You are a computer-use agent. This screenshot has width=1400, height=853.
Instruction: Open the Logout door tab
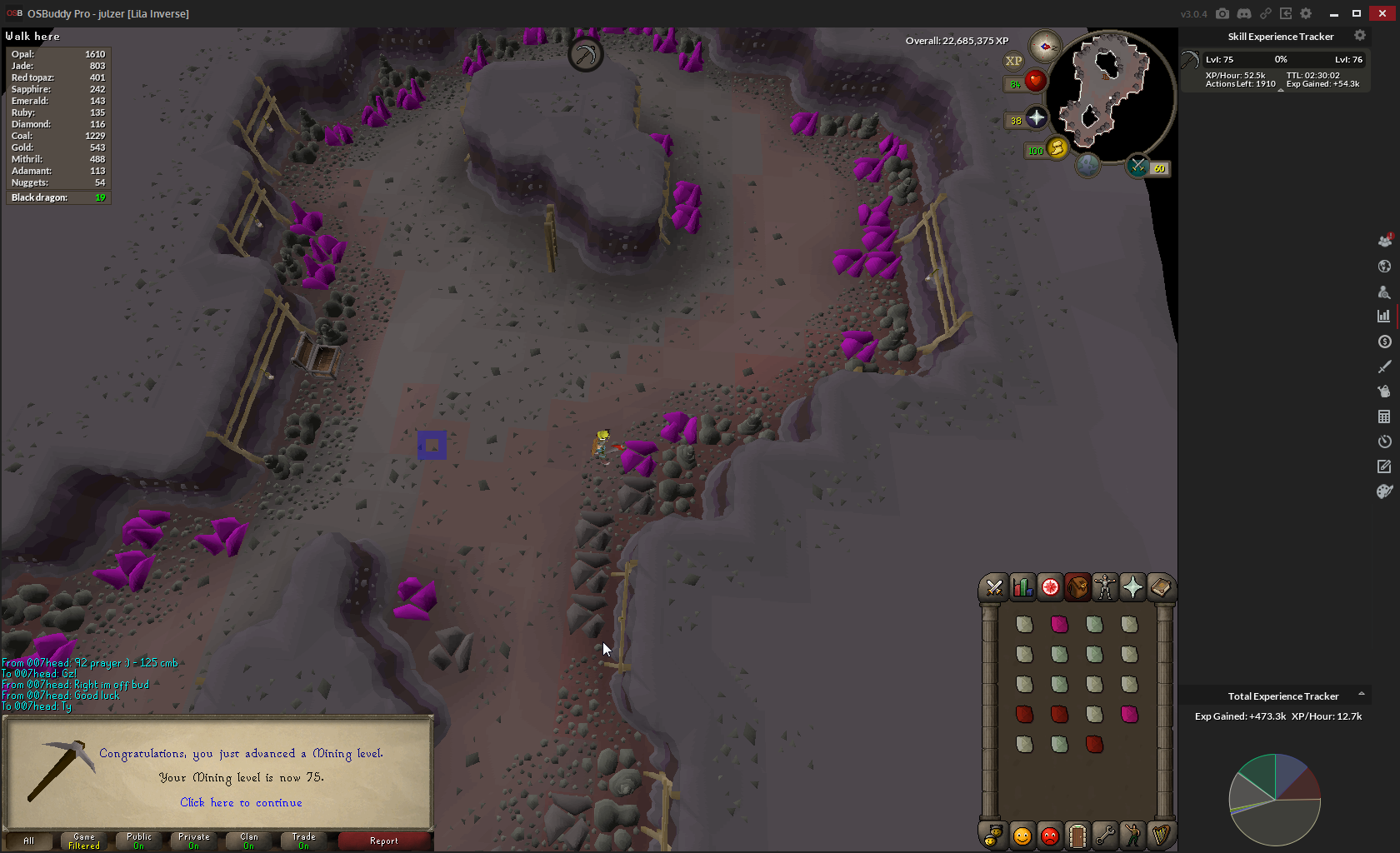click(1077, 835)
